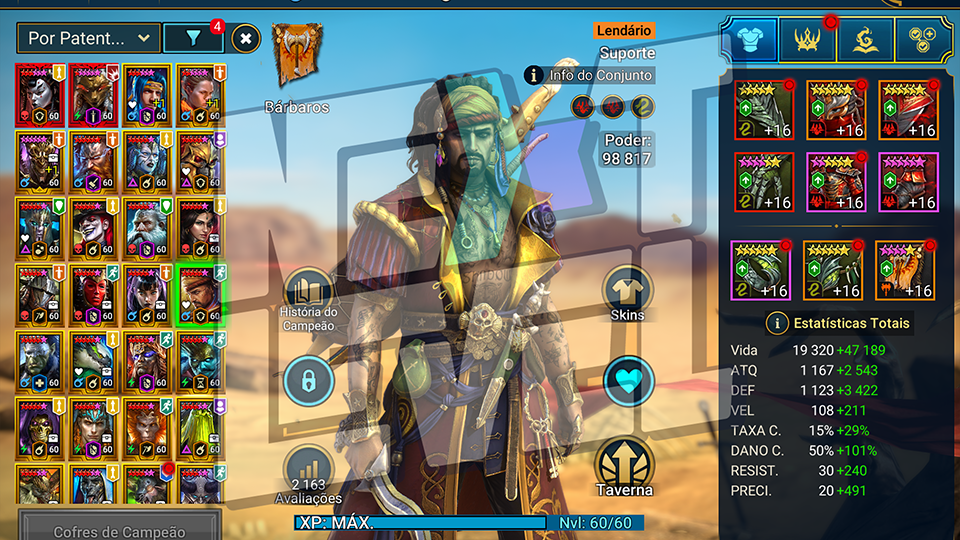This screenshot has width=960, height=540.
Task: Open the champion filter button
Action: 193,38
